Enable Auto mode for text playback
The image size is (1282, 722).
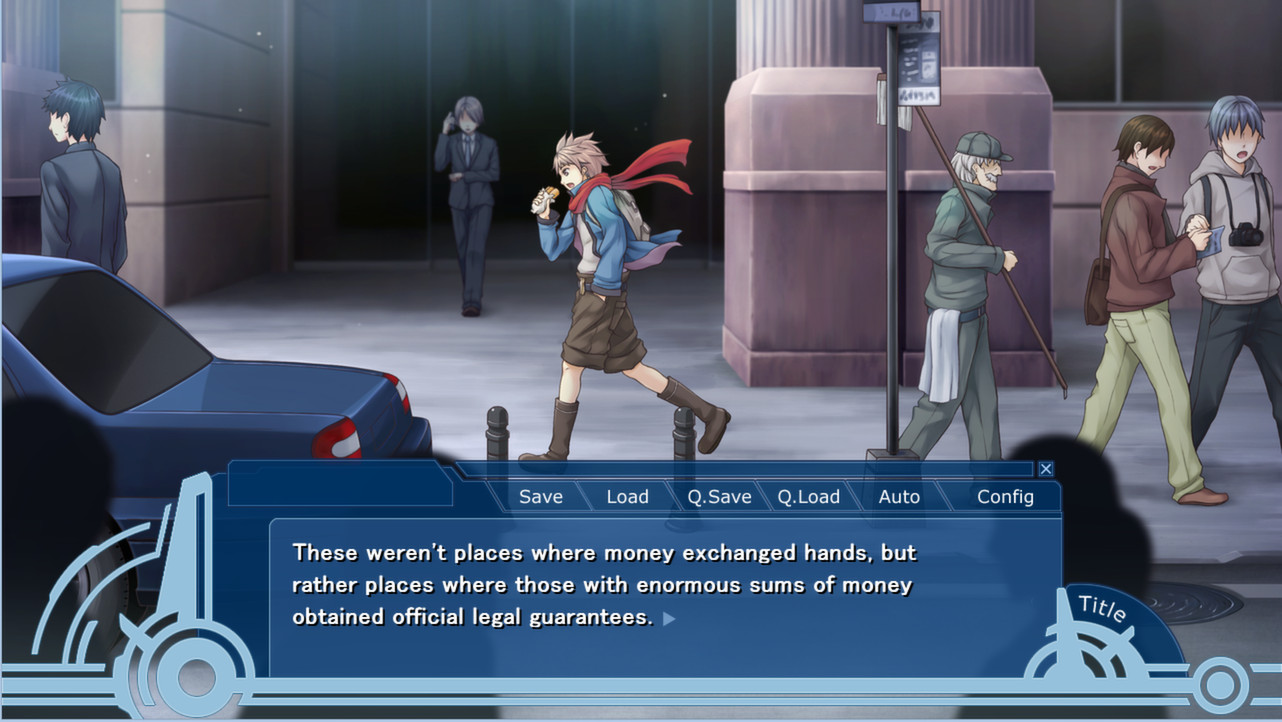(x=898, y=496)
